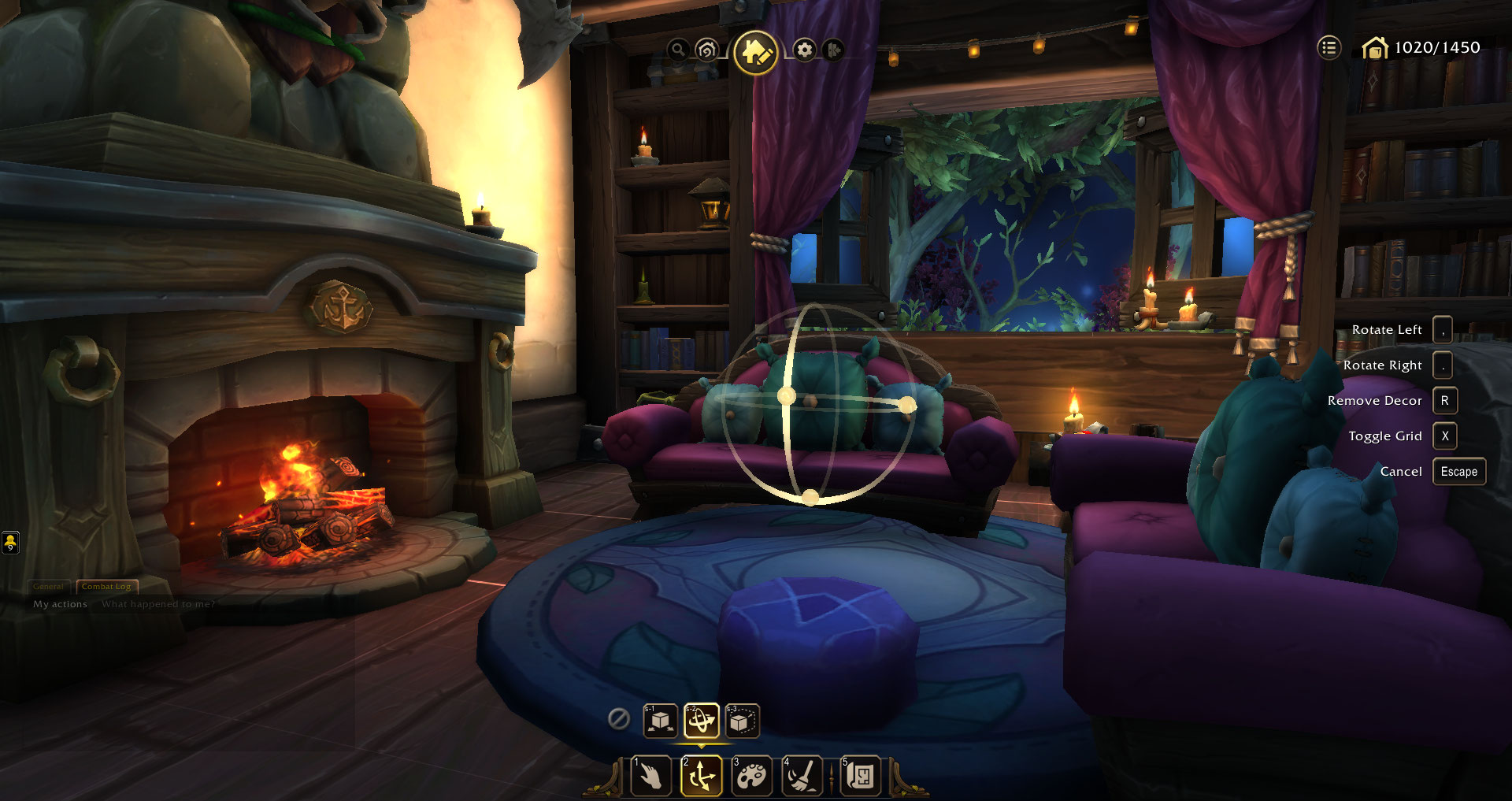
Task: Choose the orbit rotate sub-mode
Action: pyautogui.click(x=701, y=721)
